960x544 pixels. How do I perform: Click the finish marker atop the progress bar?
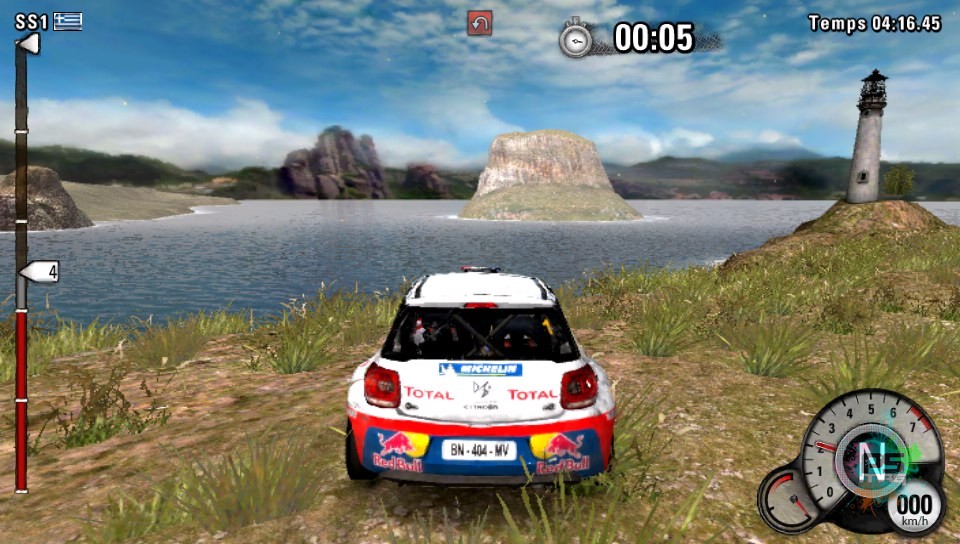click(28, 44)
